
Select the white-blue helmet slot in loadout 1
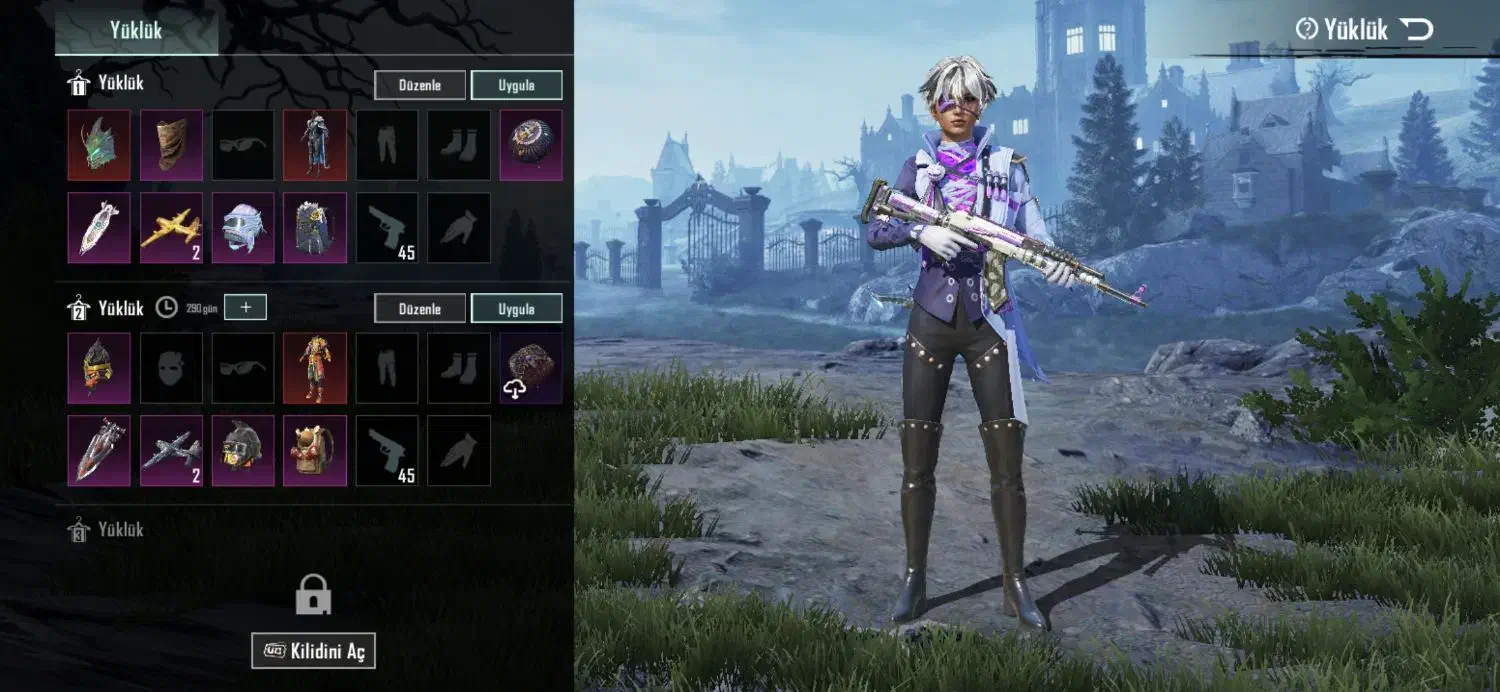click(x=243, y=228)
